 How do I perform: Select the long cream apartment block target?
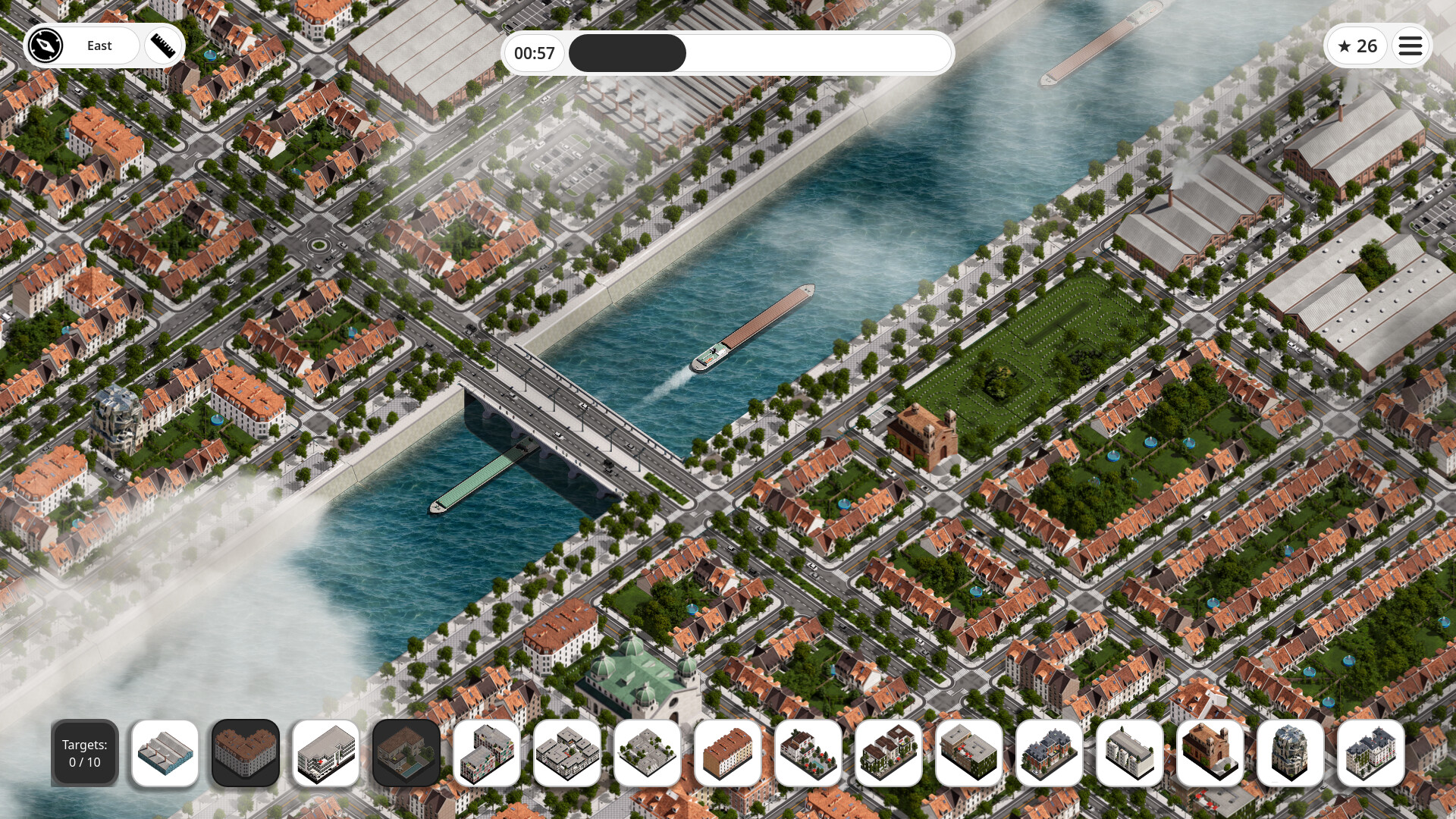point(1130,753)
